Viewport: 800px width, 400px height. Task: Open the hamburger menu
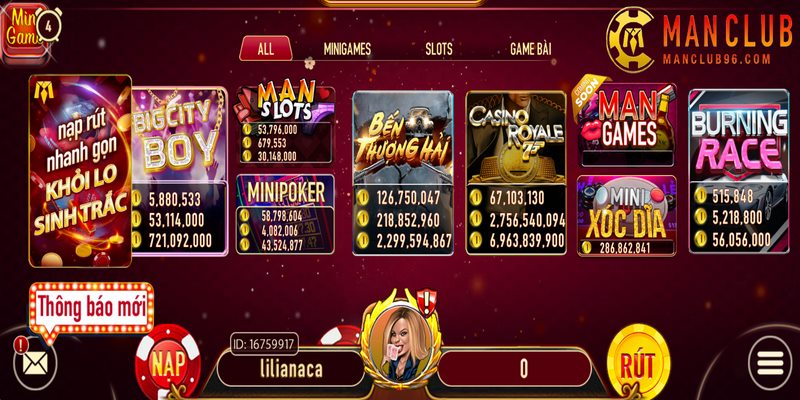(768, 364)
